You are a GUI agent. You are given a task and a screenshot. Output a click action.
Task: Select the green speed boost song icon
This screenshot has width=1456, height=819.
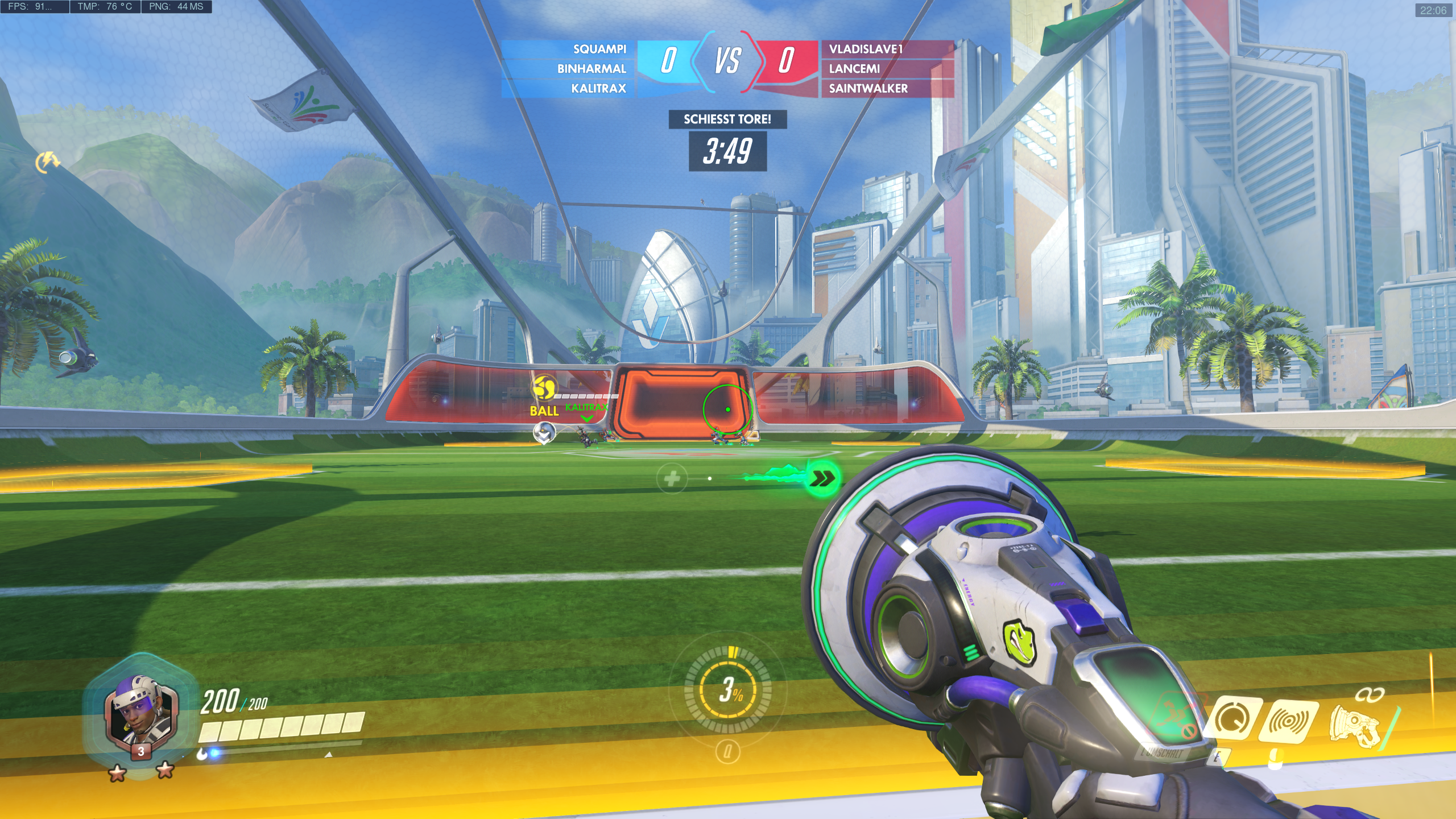pyautogui.click(x=821, y=479)
